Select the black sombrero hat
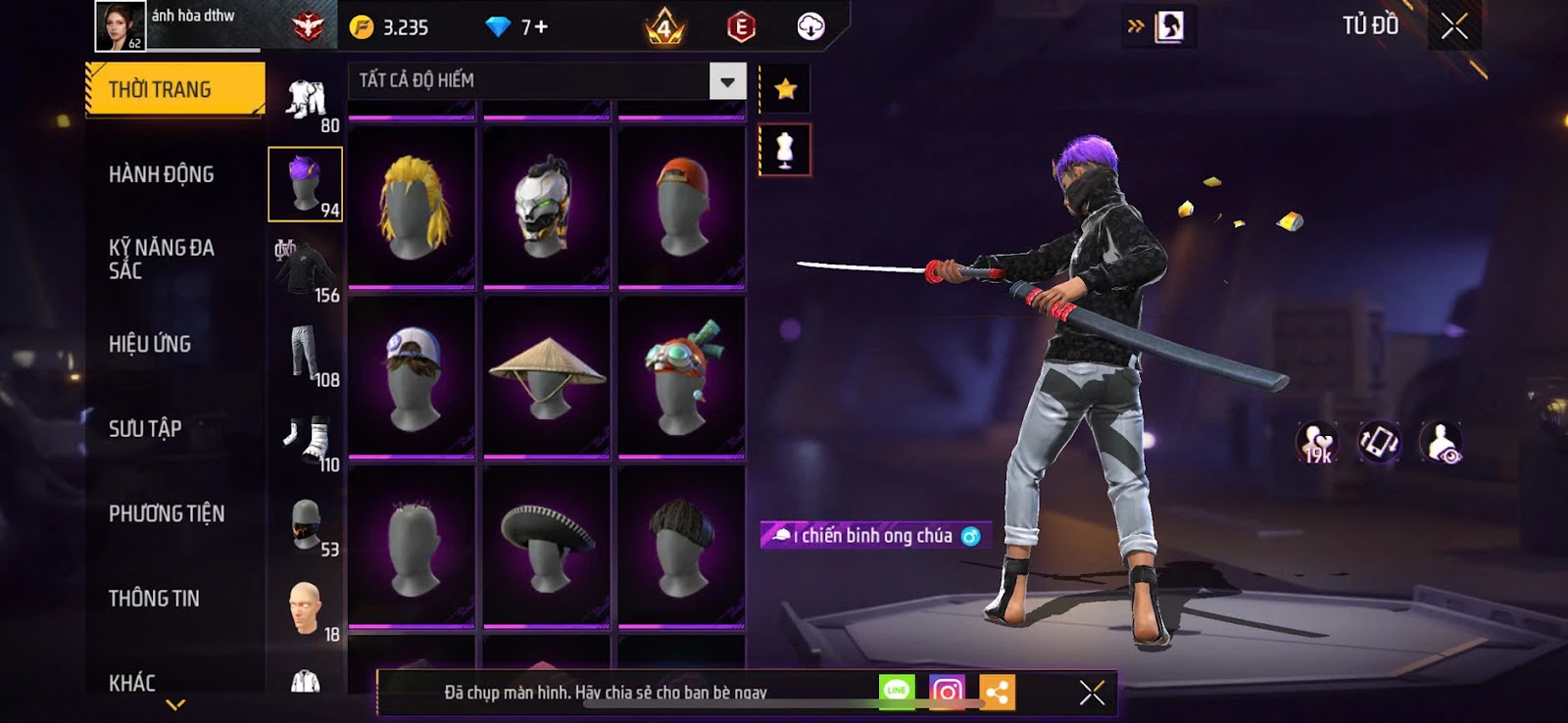Viewport: 1568px width, 723px height. point(546,546)
